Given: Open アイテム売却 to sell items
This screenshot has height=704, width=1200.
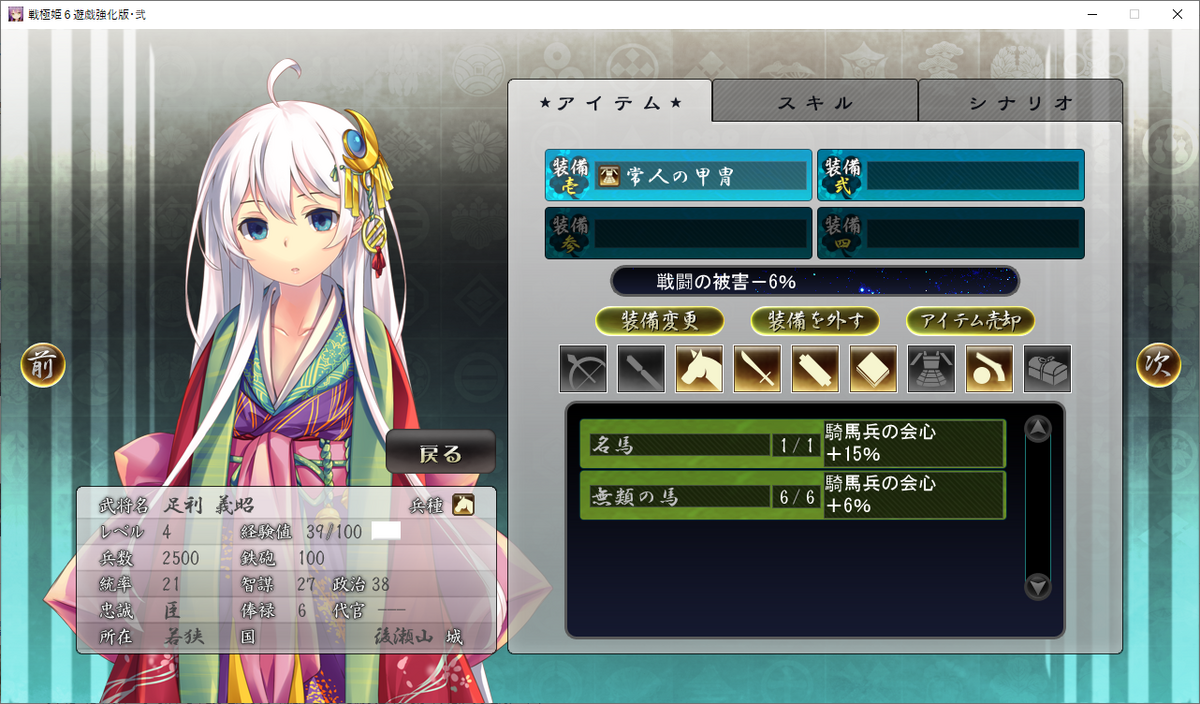Looking at the screenshot, I should (x=970, y=321).
